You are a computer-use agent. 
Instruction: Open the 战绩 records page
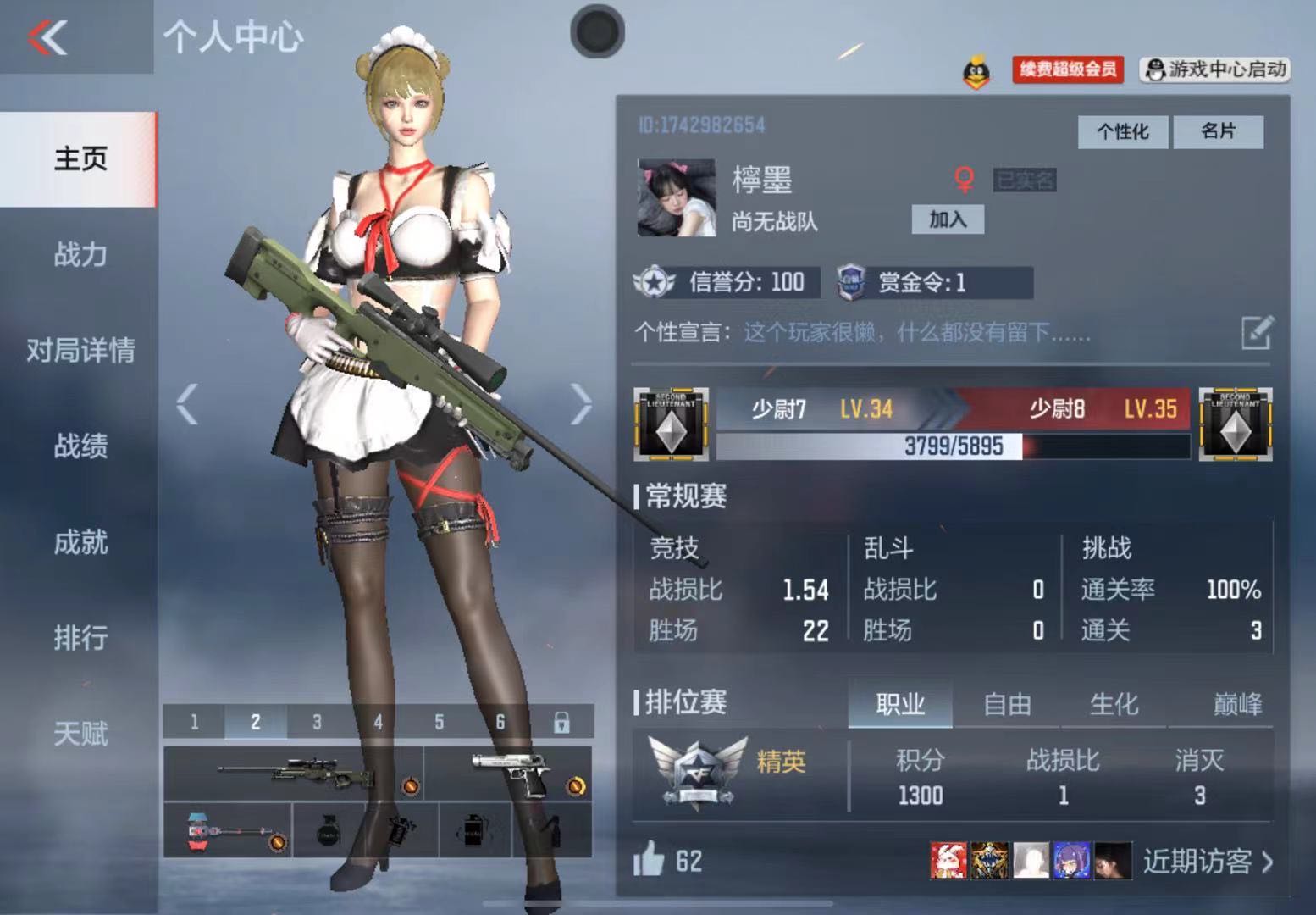80,446
